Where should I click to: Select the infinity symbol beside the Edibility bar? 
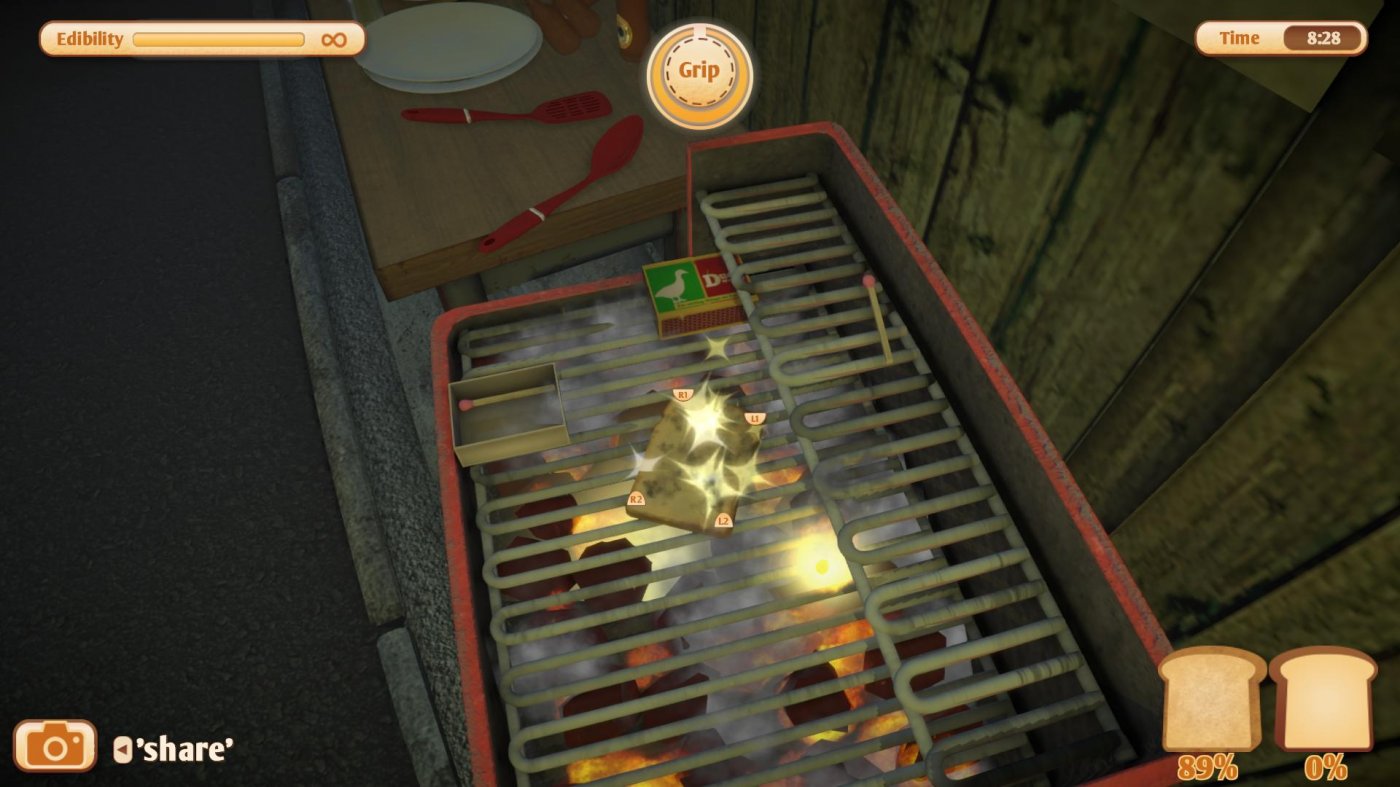[x=336, y=39]
